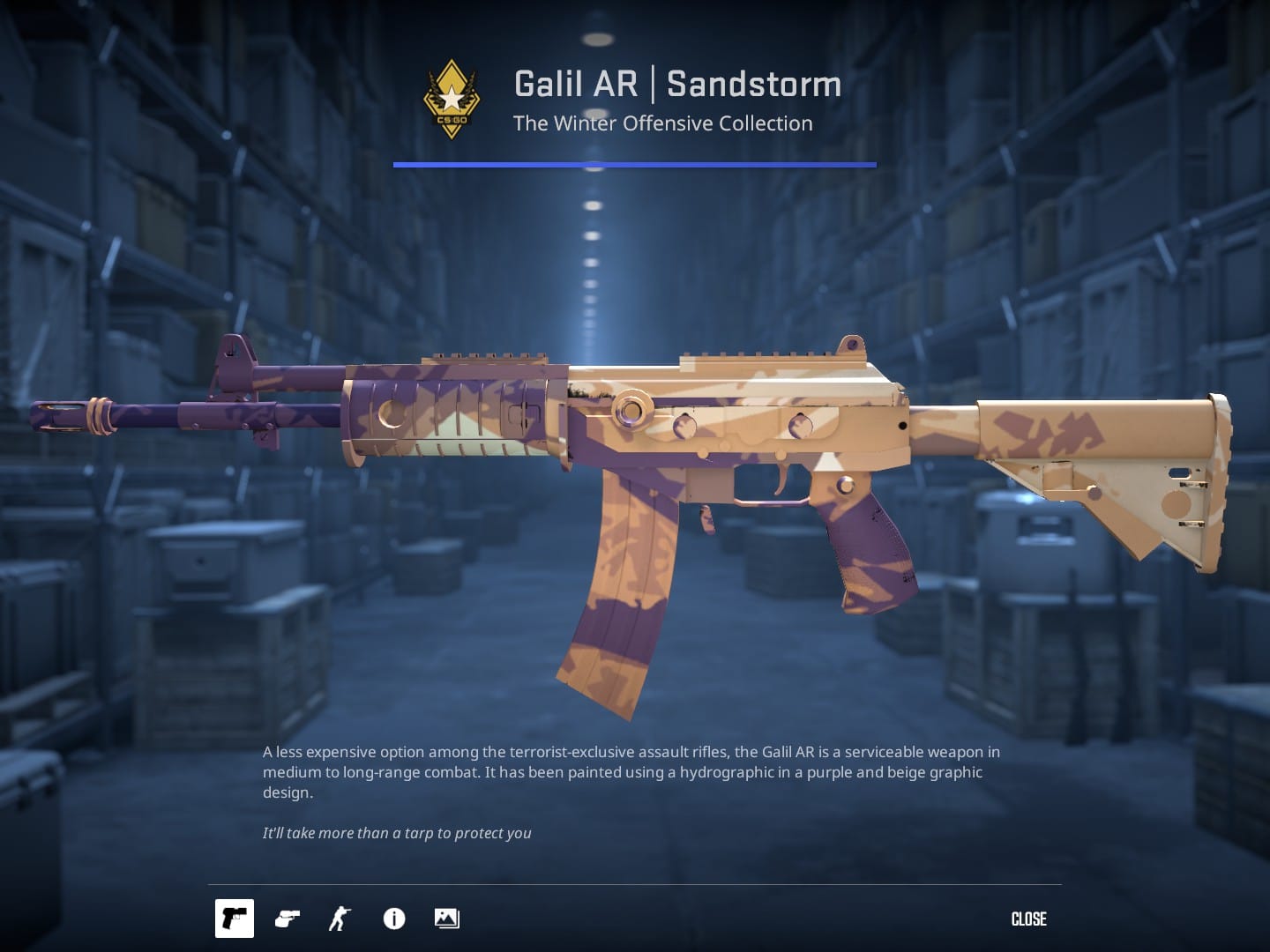Screen dimensions: 1270x952
Task: Select the pistol silhouette with hand icon
Action: [286, 919]
